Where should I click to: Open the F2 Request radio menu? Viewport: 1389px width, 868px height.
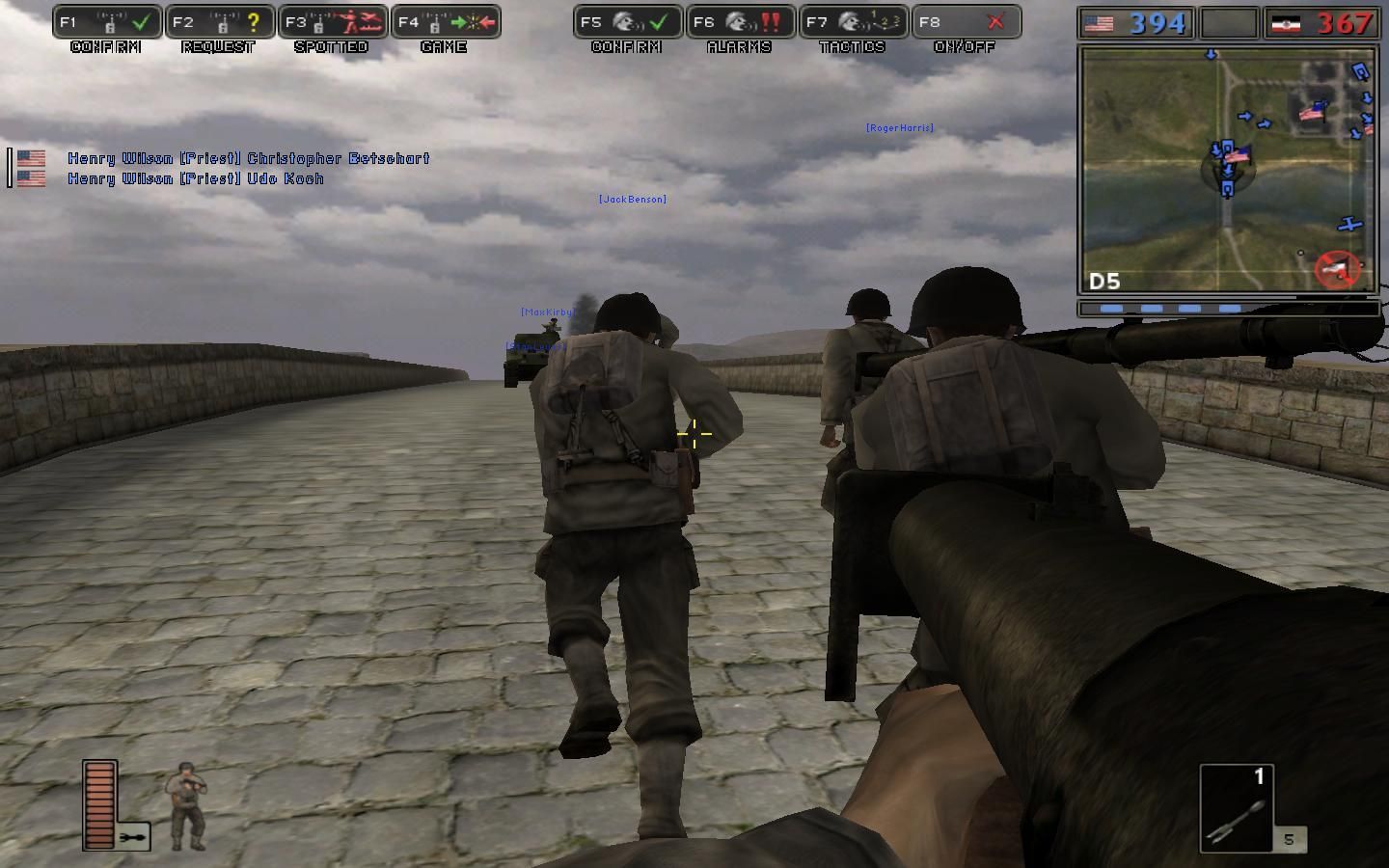tap(219, 22)
